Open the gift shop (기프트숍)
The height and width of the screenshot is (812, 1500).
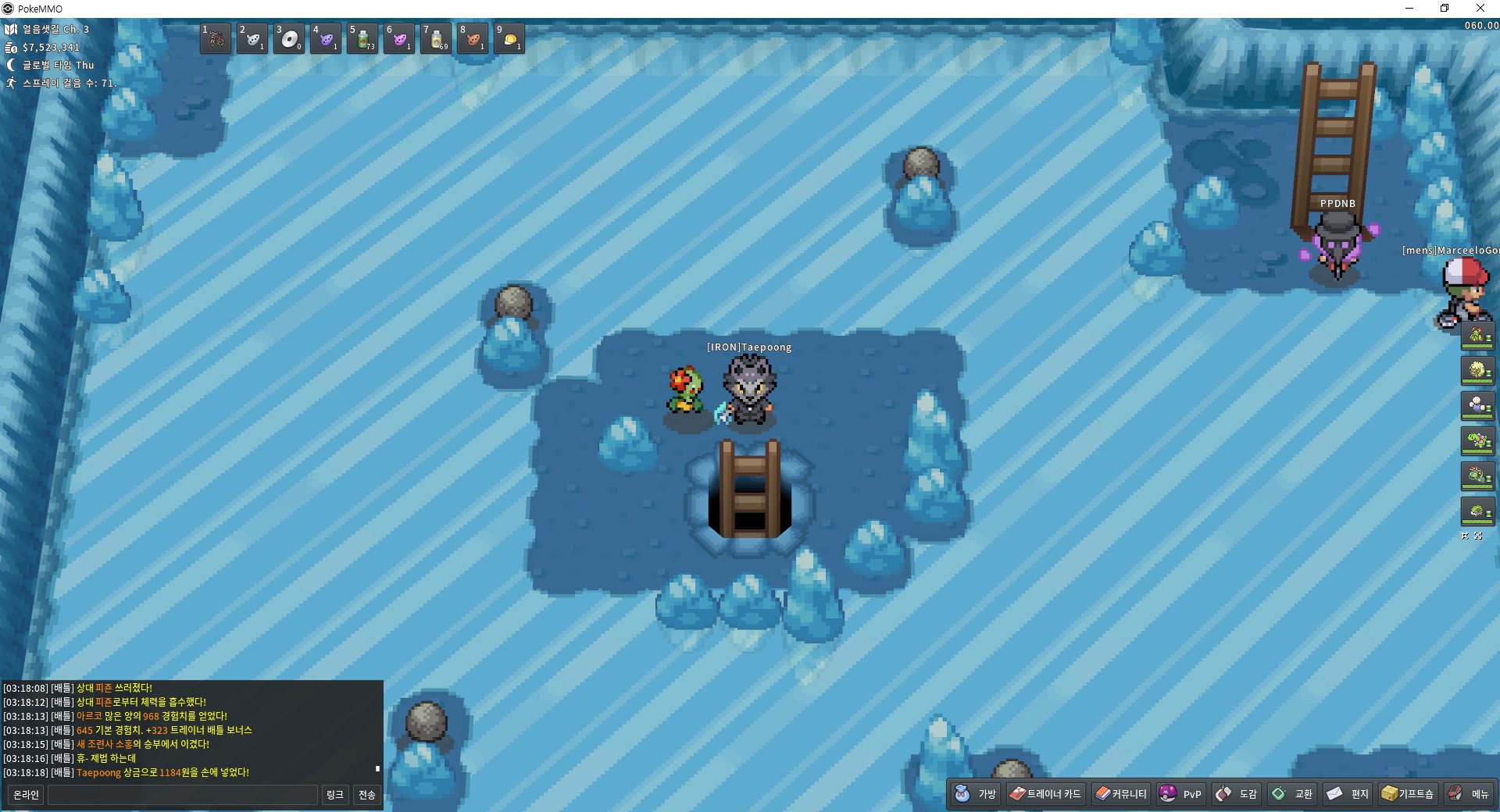coord(1408,794)
